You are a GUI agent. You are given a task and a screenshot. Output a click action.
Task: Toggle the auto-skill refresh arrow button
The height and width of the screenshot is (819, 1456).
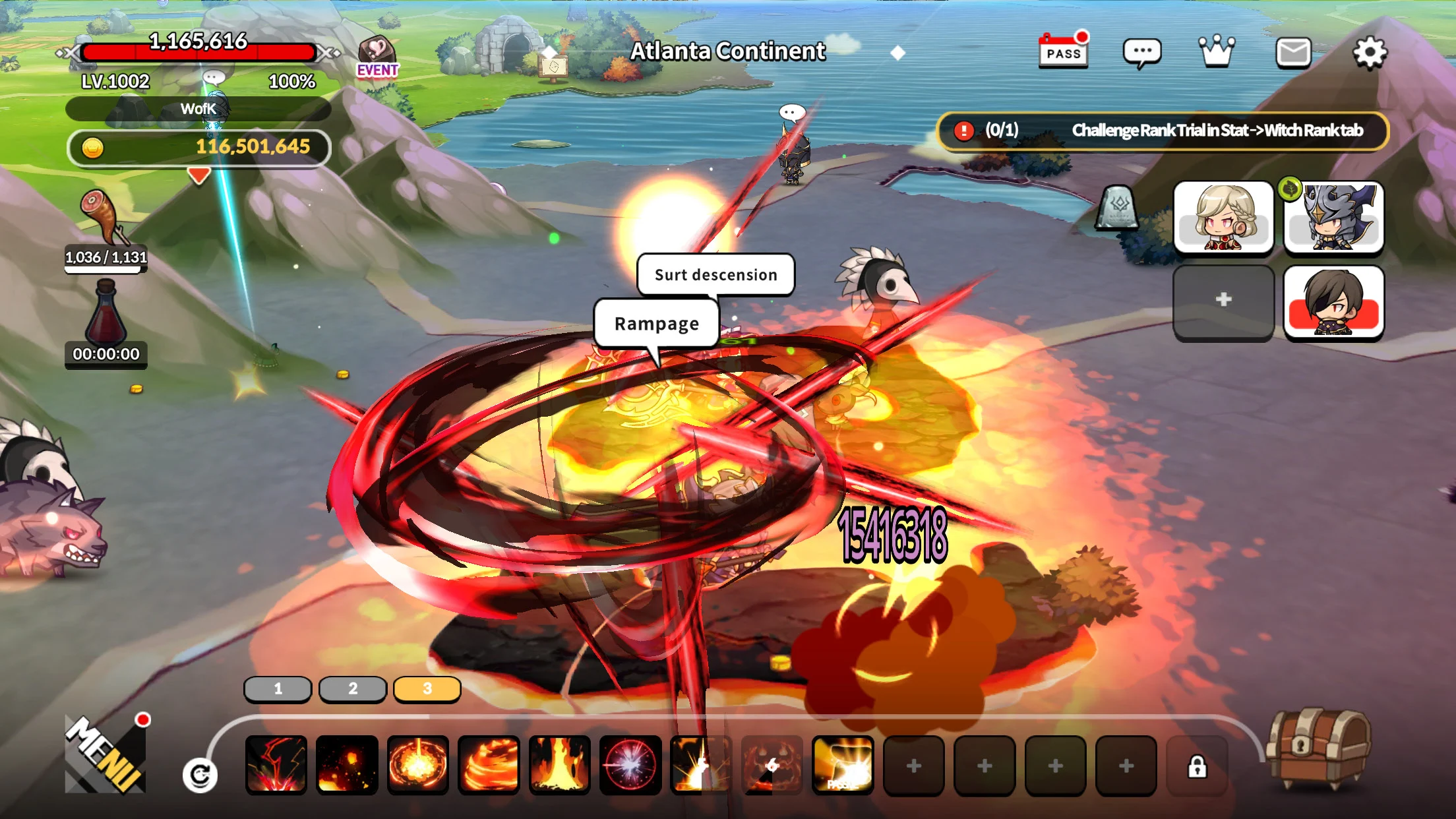point(200,775)
